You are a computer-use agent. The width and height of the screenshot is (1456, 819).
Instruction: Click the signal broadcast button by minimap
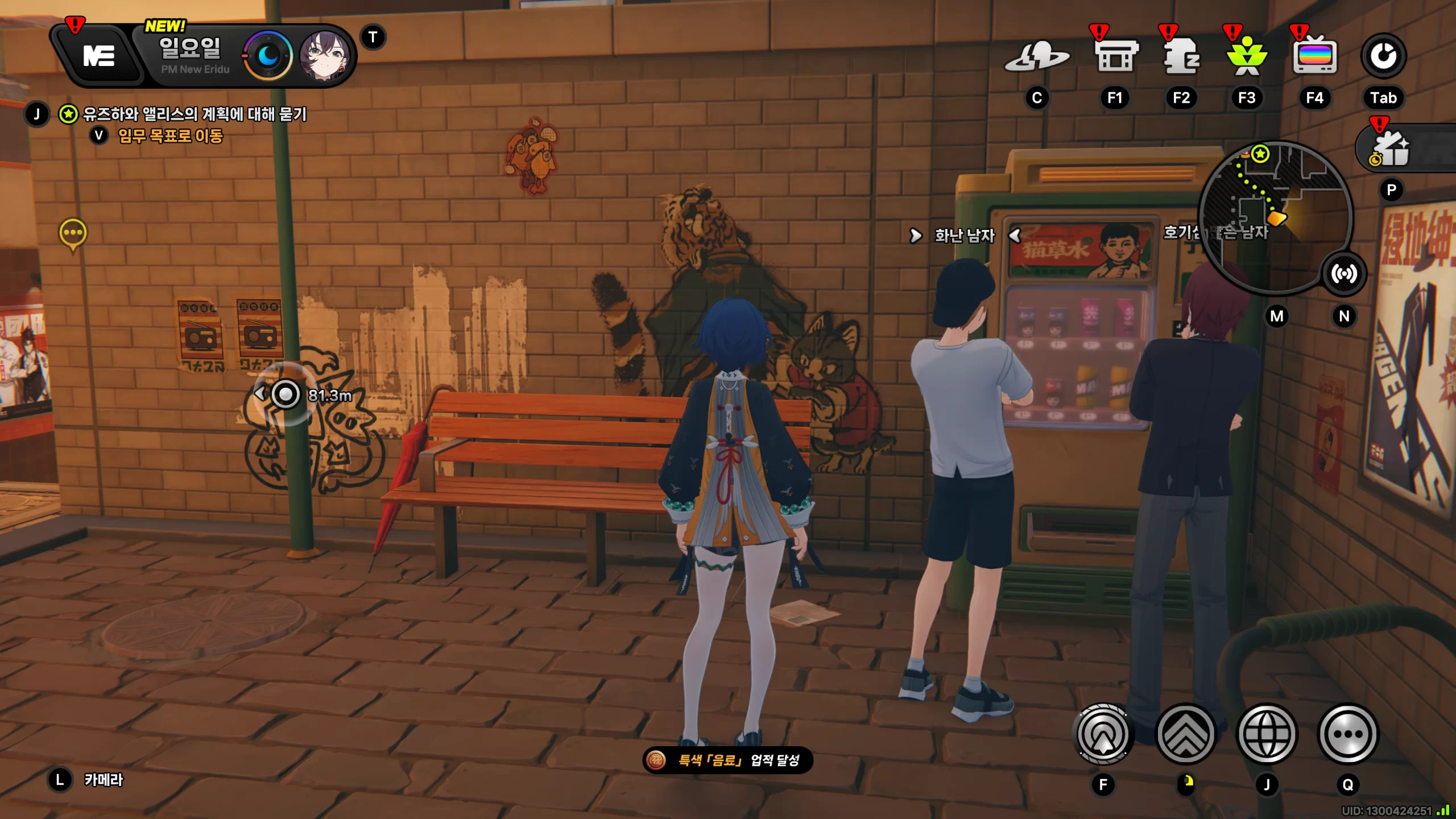pos(1344,274)
